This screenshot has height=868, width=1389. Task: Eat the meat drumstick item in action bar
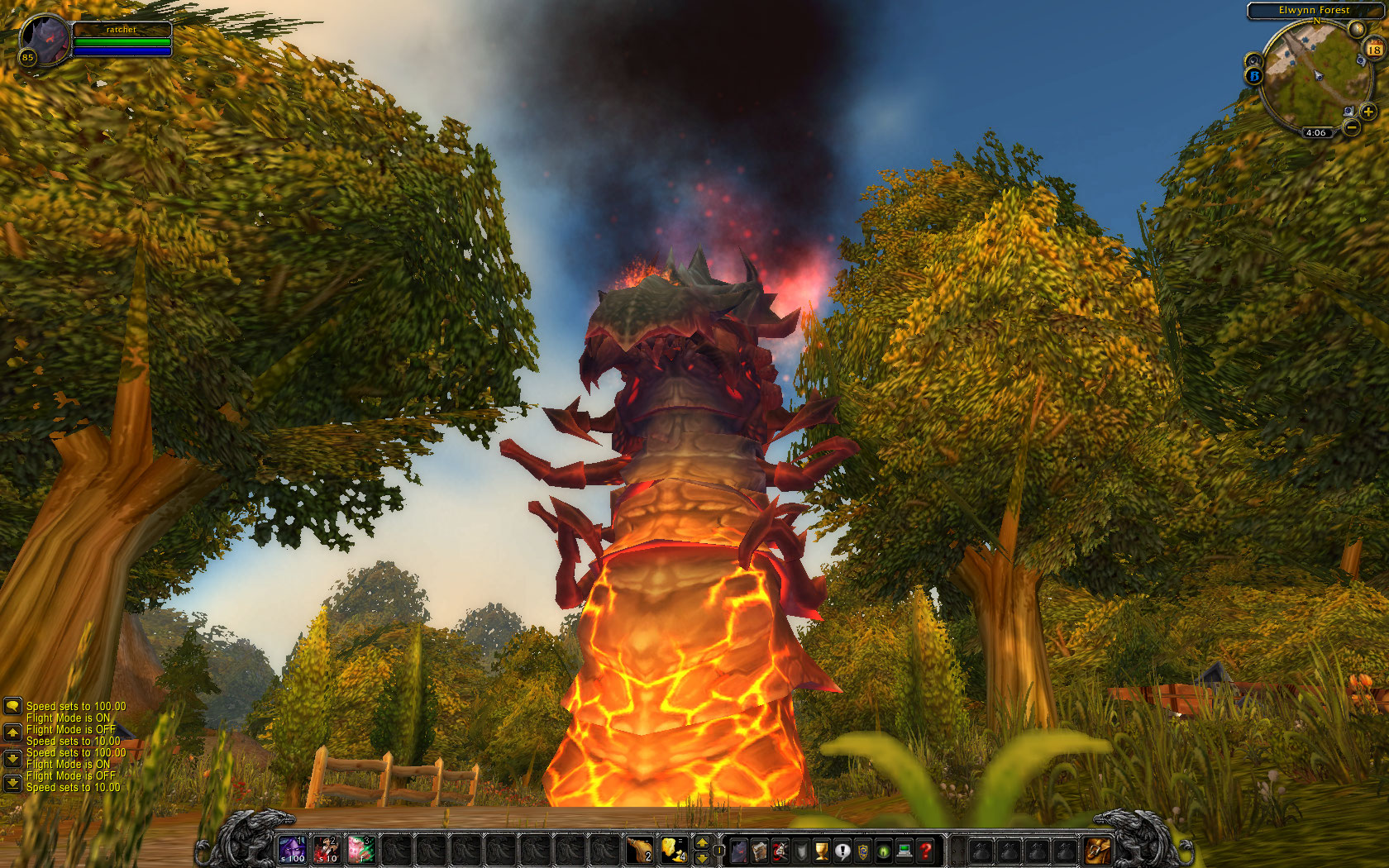tap(640, 849)
